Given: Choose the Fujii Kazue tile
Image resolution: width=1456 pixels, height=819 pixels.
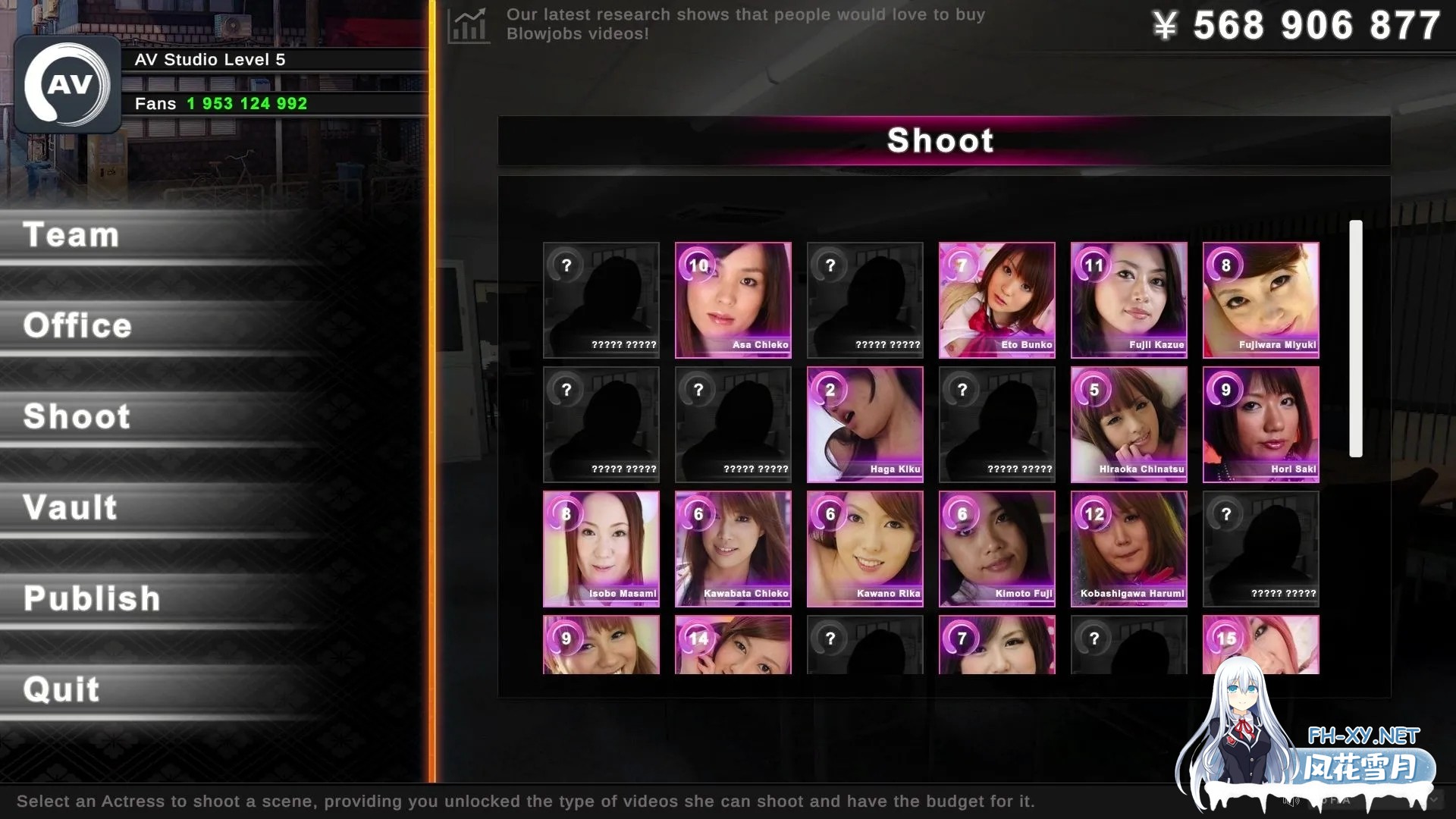Looking at the screenshot, I should coord(1128,300).
